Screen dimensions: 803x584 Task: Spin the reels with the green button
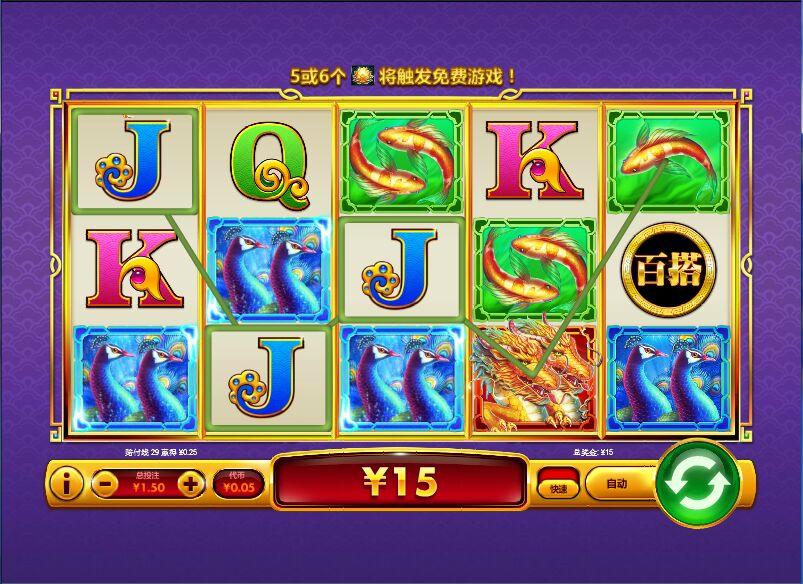coord(696,485)
